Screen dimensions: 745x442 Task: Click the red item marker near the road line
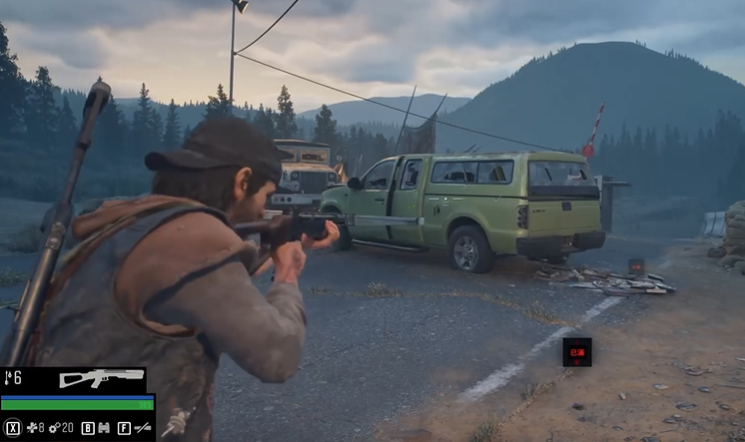point(576,351)
